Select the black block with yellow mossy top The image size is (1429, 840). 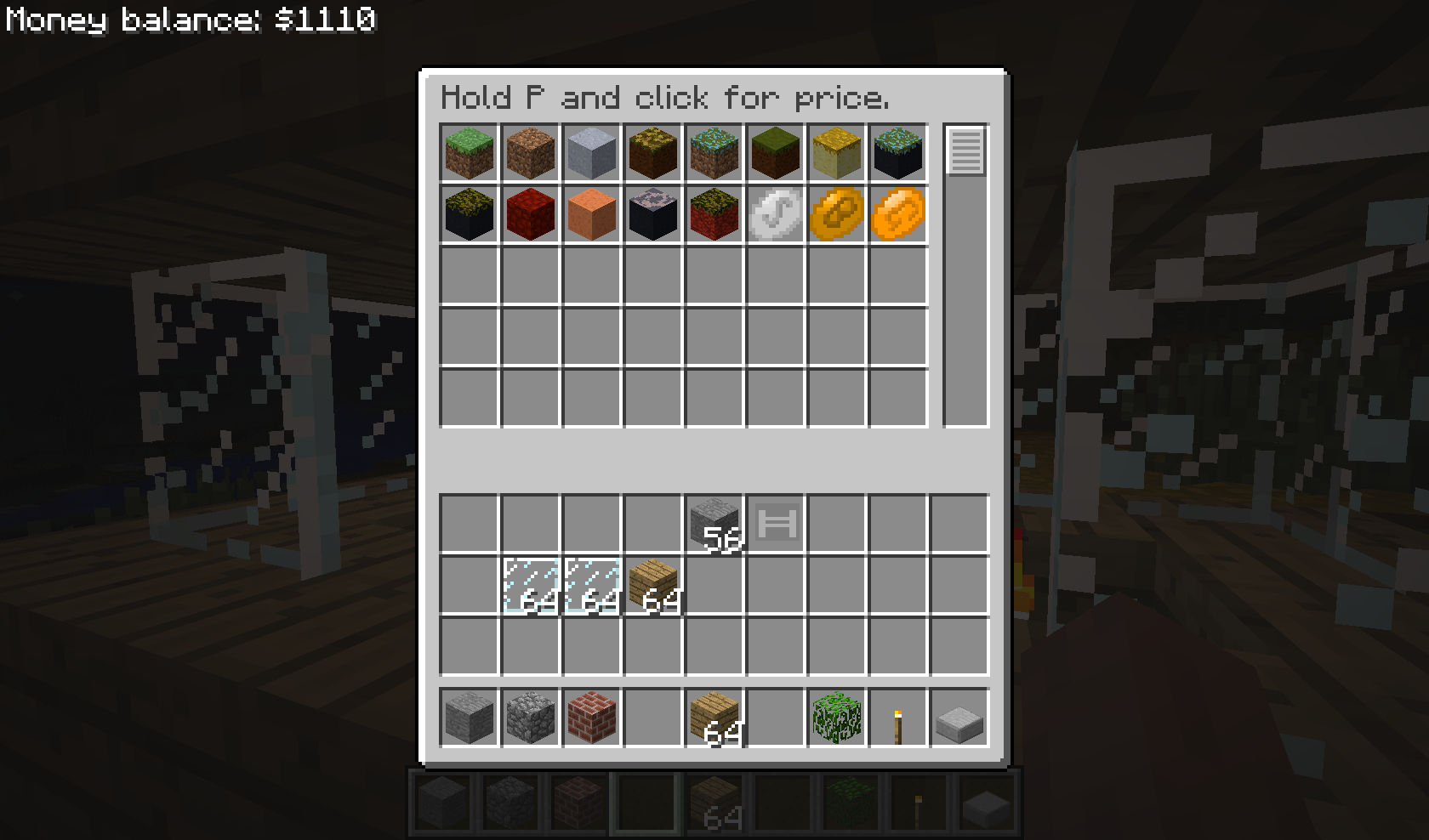coord(470,214)
